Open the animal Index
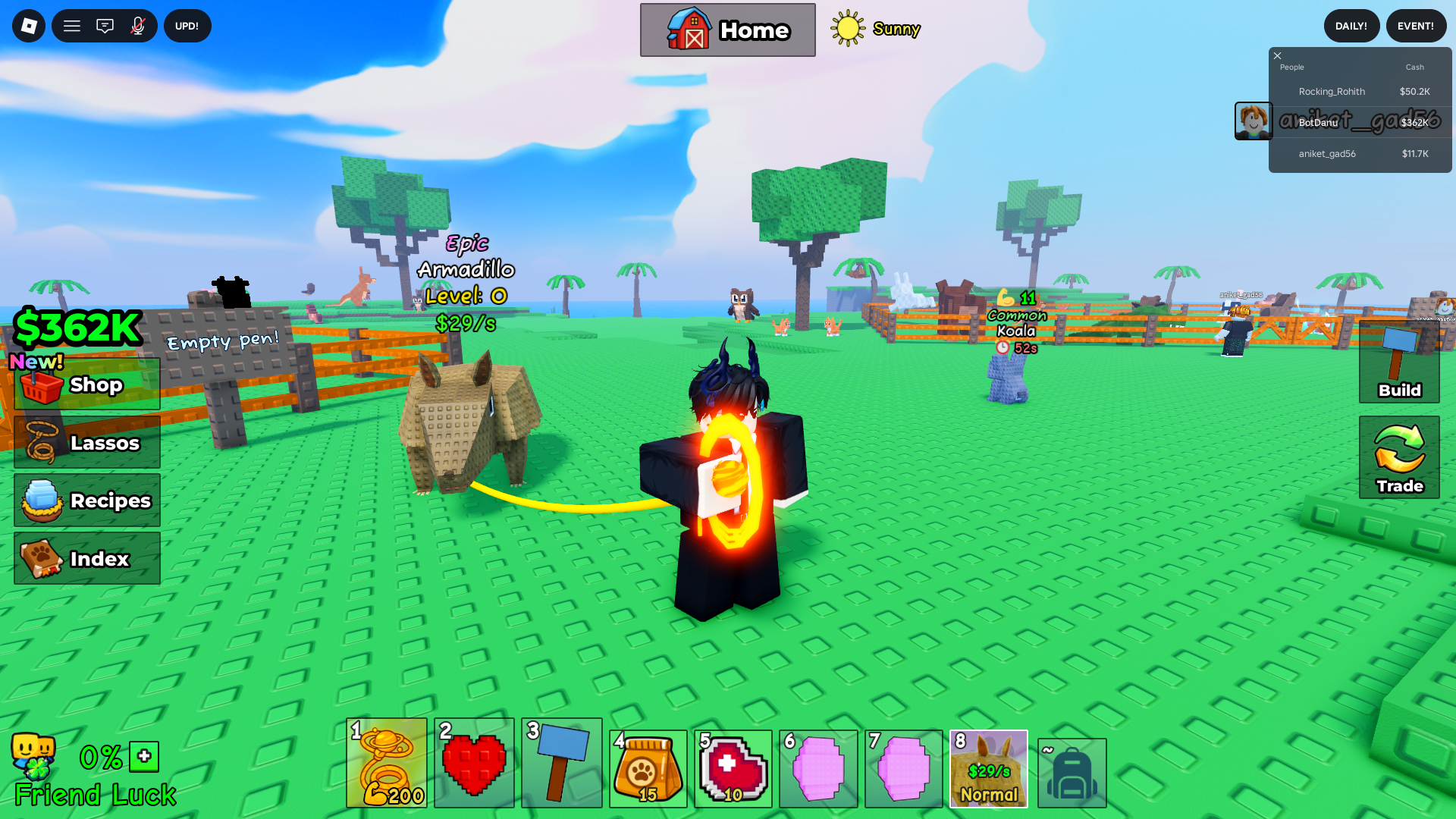 point(86,559)
